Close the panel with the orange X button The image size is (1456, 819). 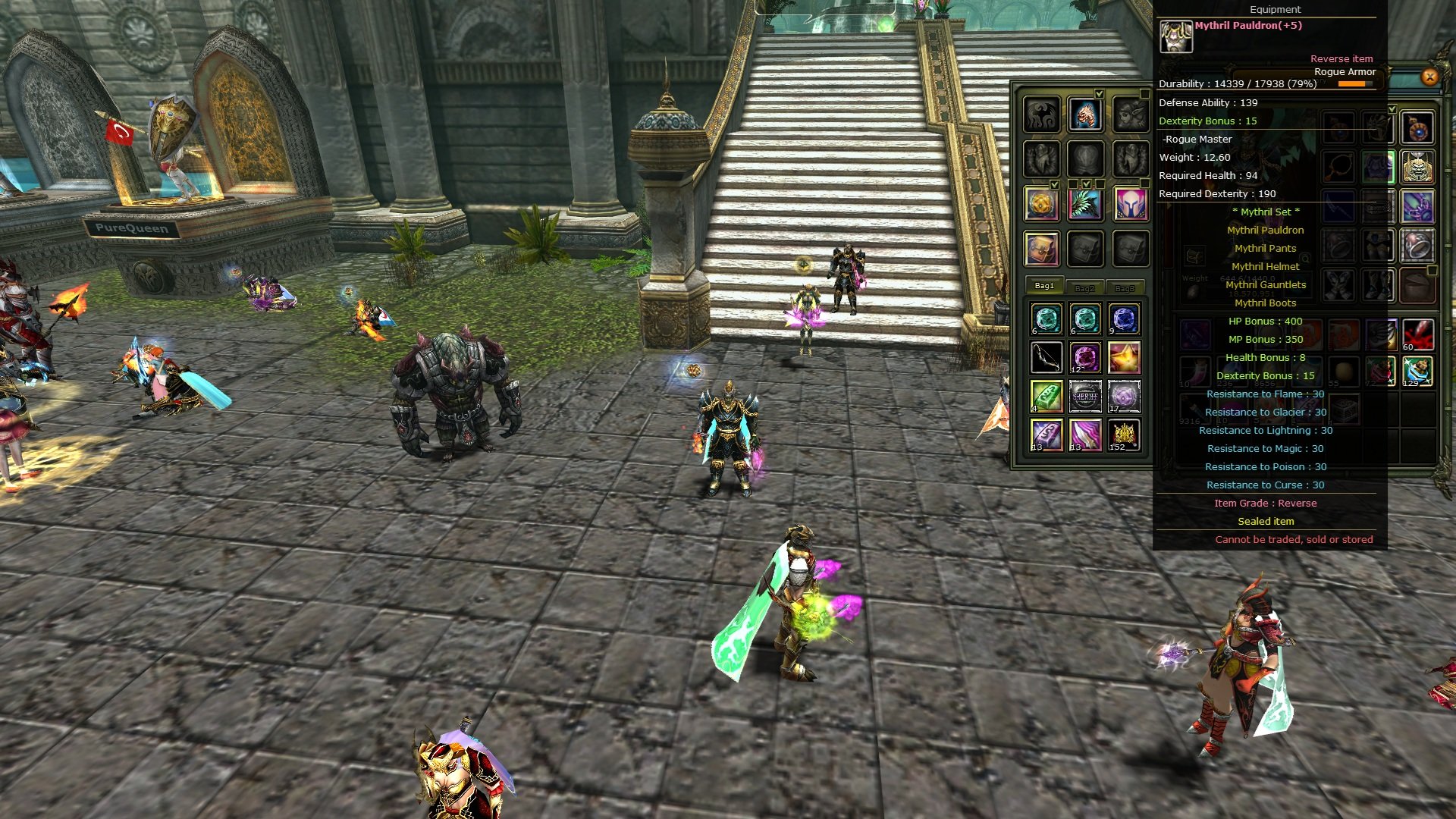1430,76
